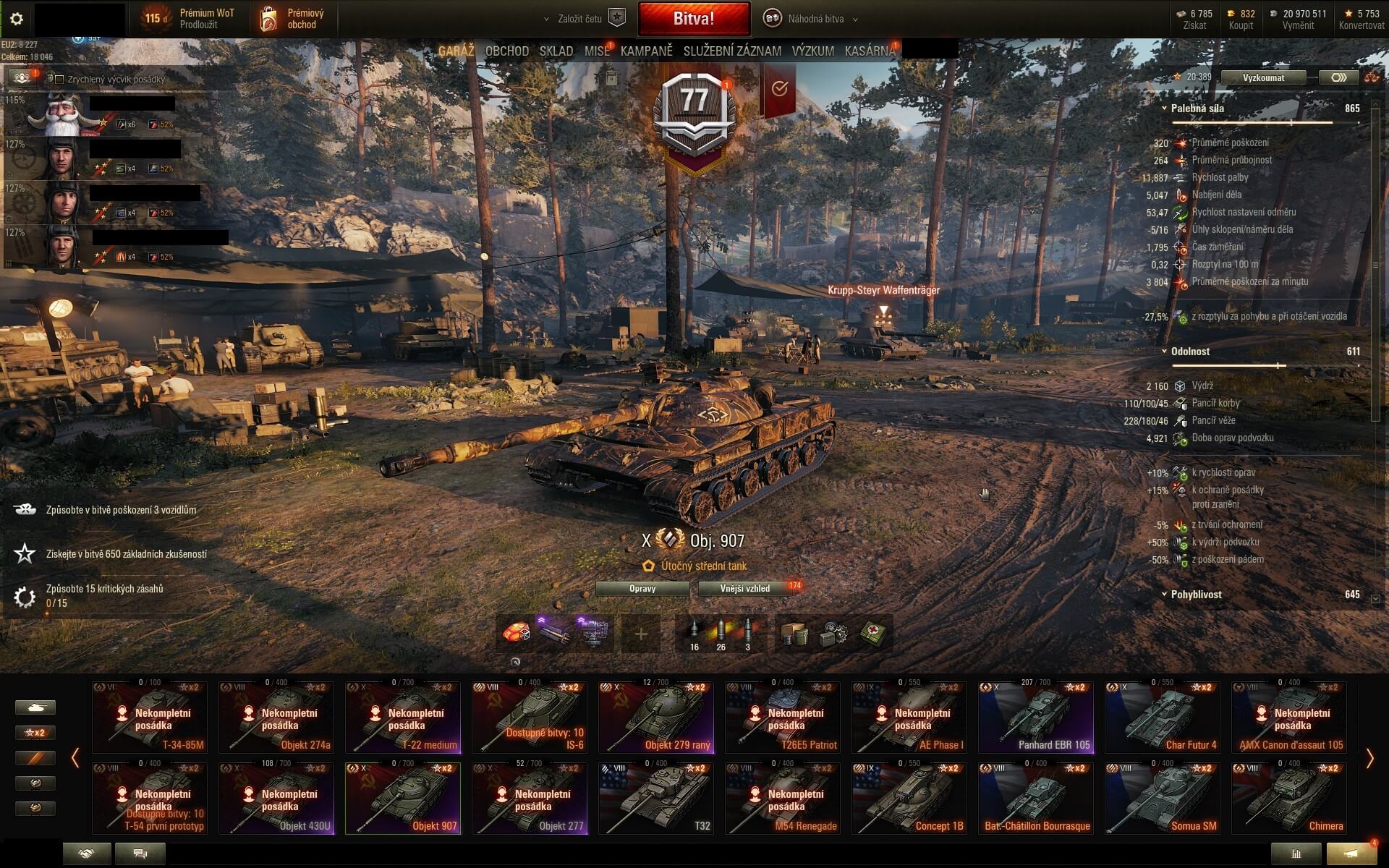Screen dimensions: 1389x868
Task: Collapse the Palebná síla stats section
Action: coord(1164,109)
